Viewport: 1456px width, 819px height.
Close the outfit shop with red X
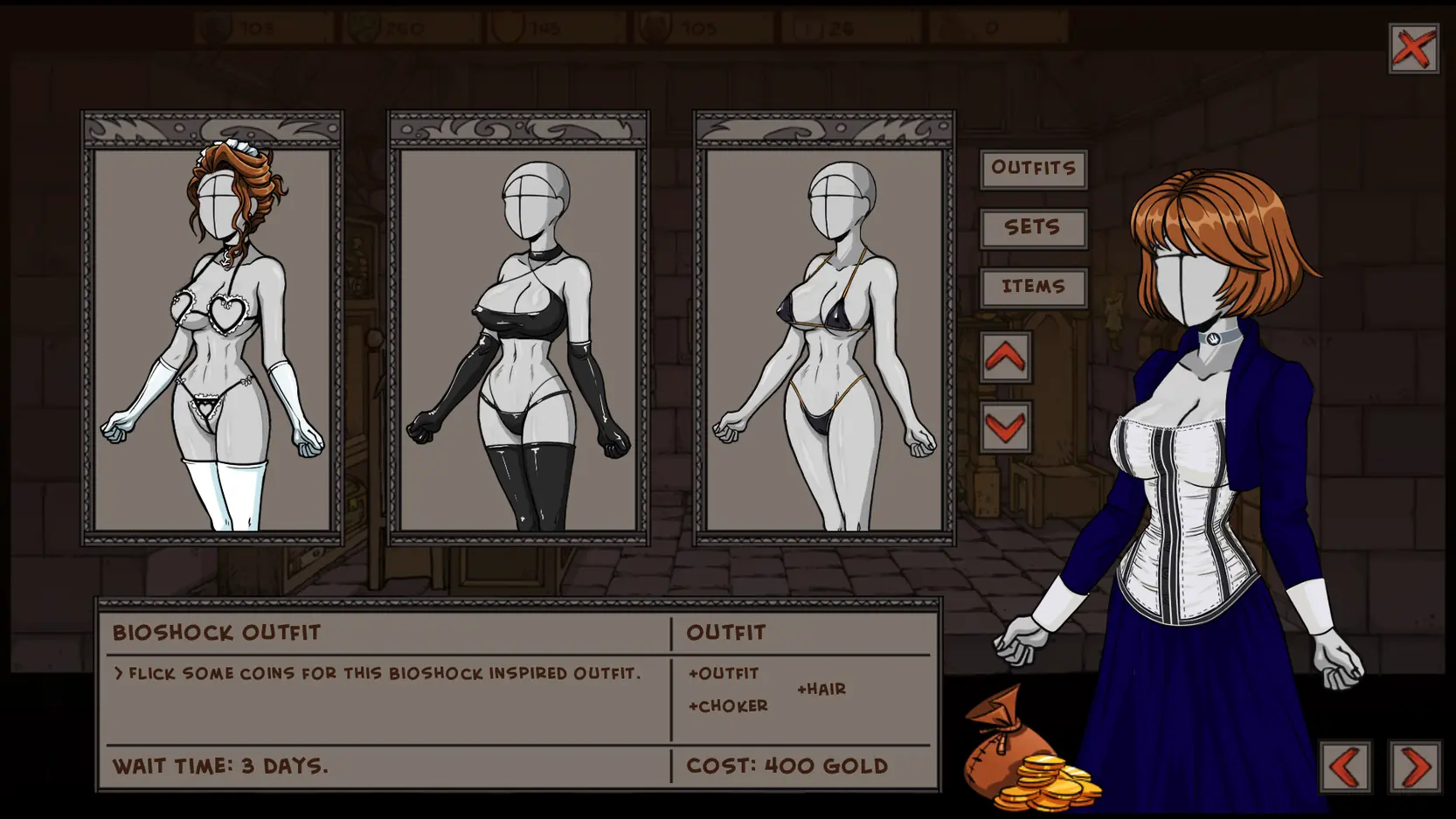pyautogui.click(x=1413, y=48)
